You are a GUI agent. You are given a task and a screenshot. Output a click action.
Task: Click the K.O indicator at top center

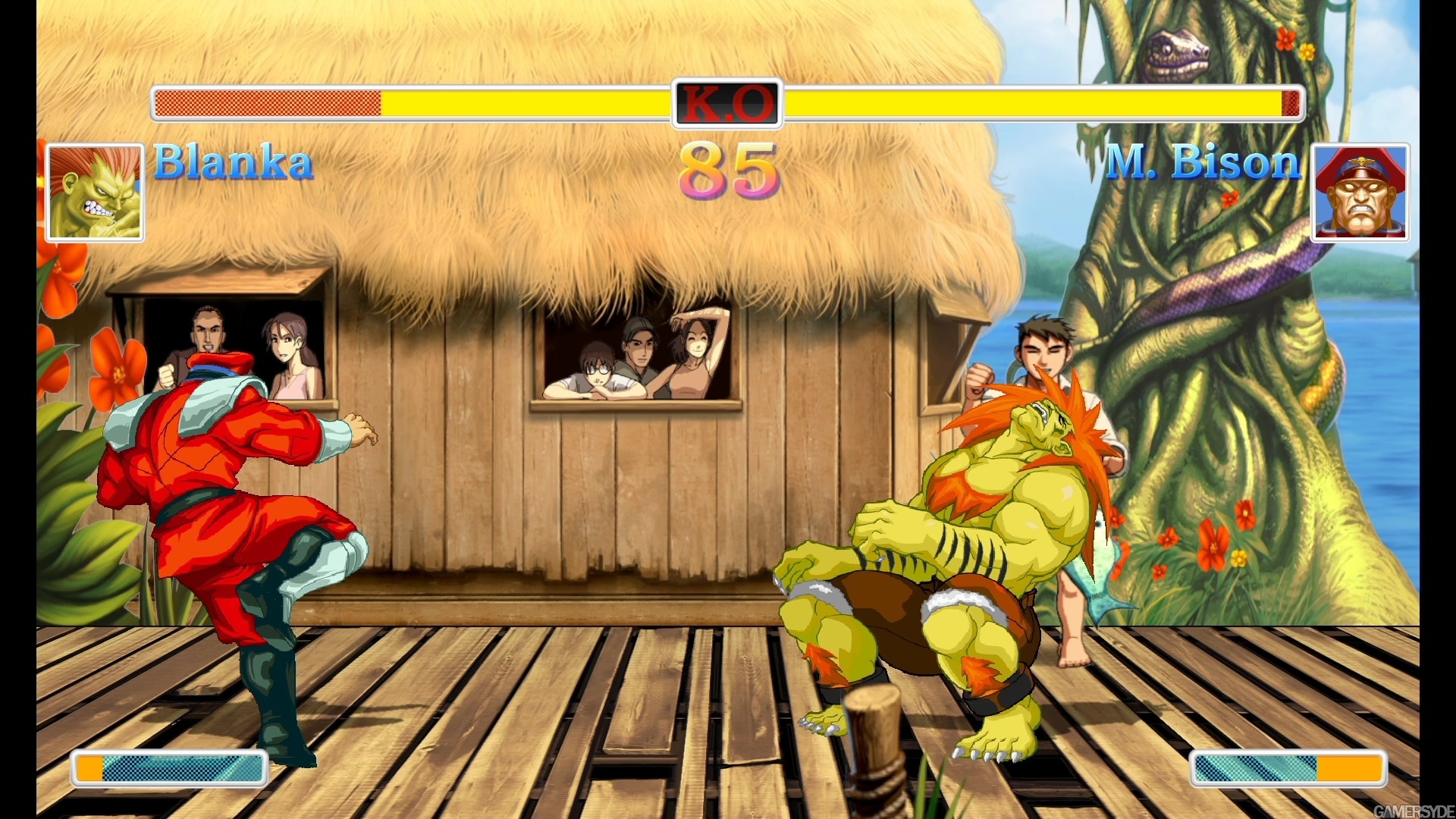click(x=726, y=103)
